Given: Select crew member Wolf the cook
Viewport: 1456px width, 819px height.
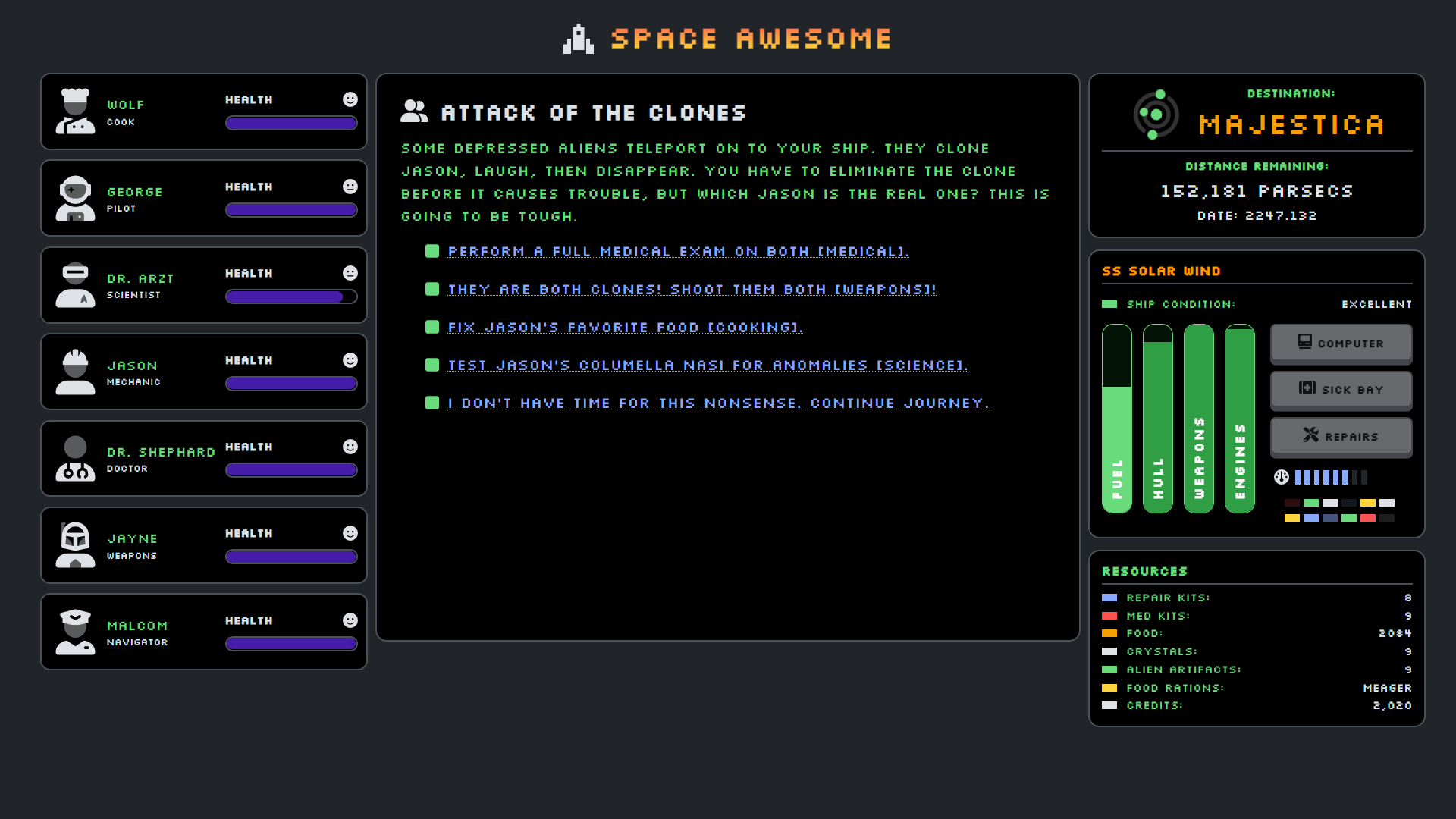Looking at the screenshot, I should click(203, 111).
